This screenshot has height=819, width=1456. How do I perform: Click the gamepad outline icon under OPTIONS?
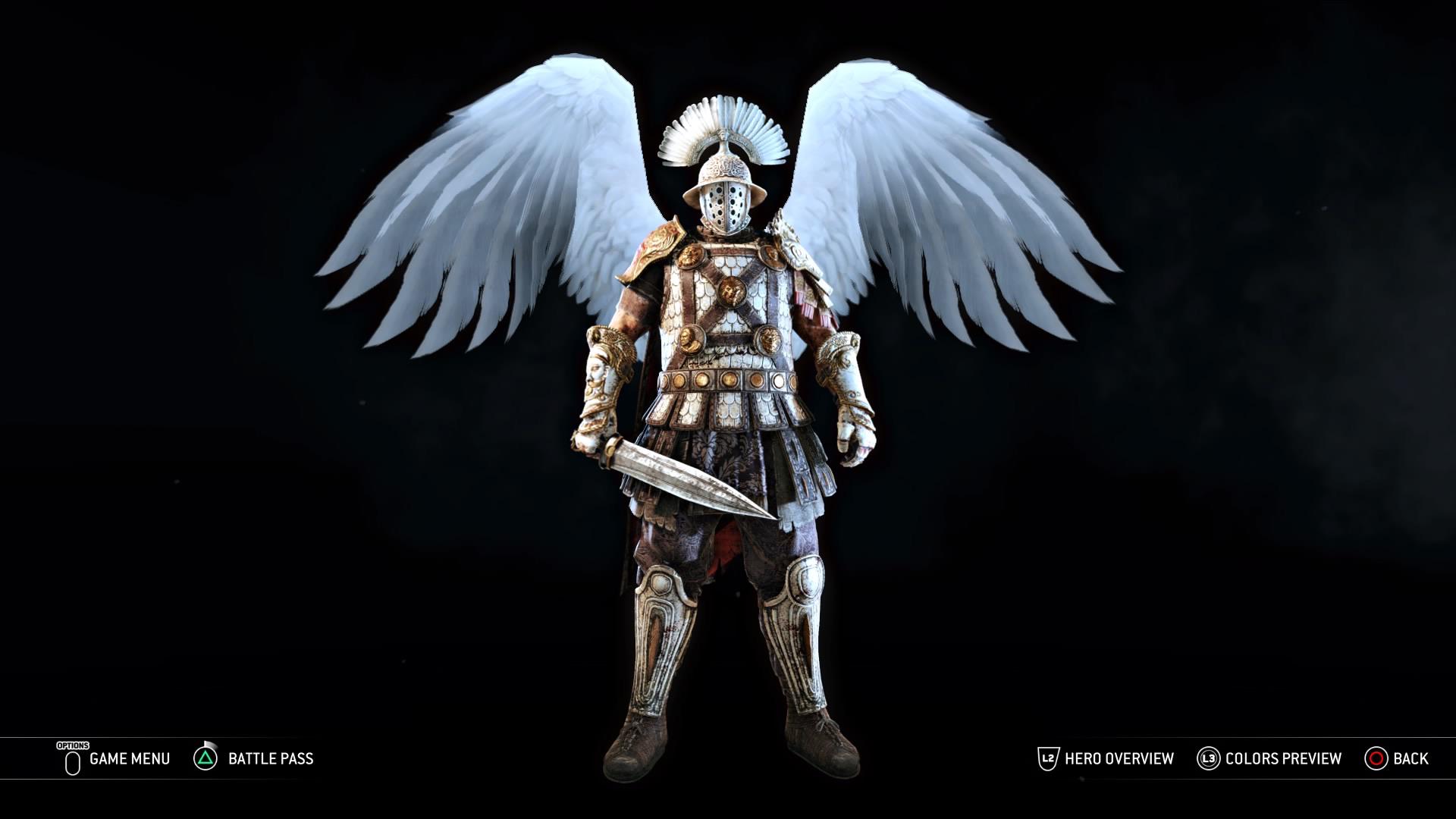coord(72,762)
